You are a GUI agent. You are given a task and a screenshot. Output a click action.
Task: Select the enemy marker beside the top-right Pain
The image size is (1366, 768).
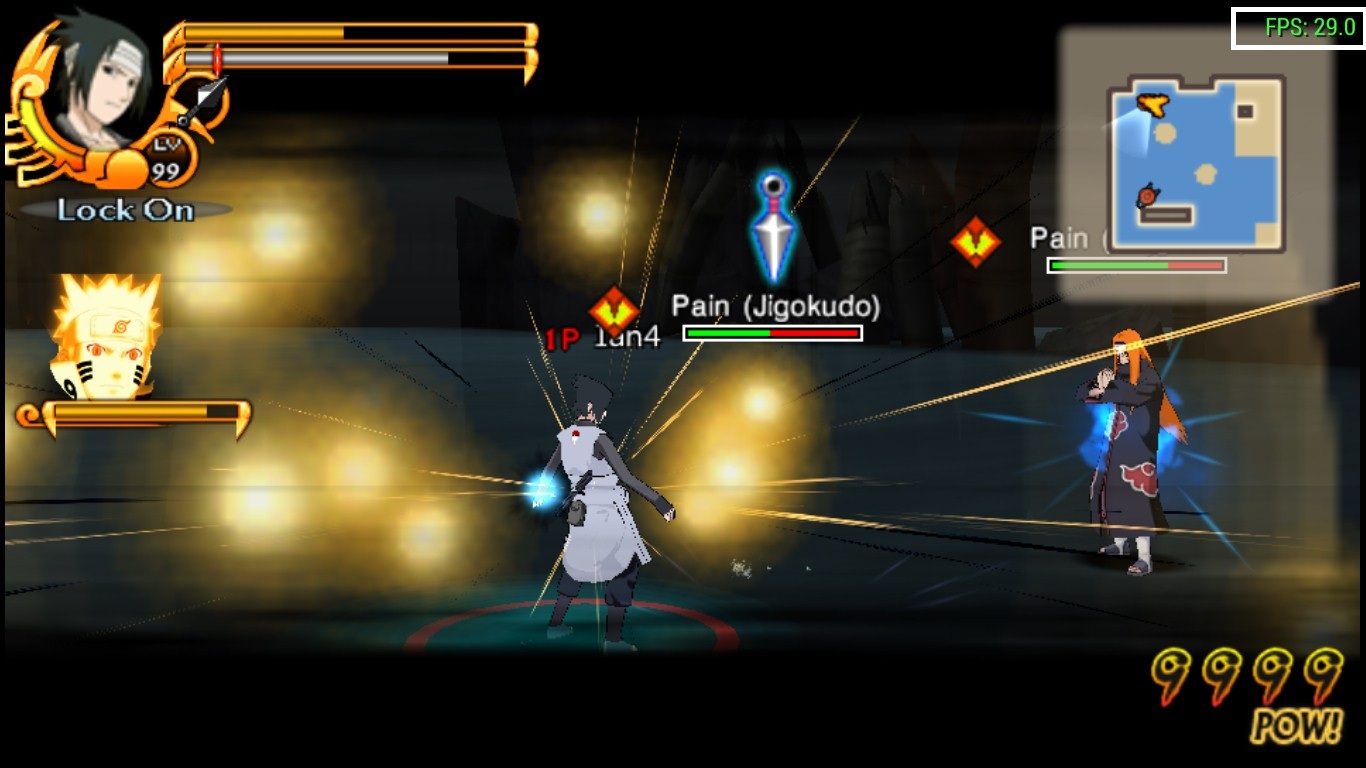coord(974,240)
